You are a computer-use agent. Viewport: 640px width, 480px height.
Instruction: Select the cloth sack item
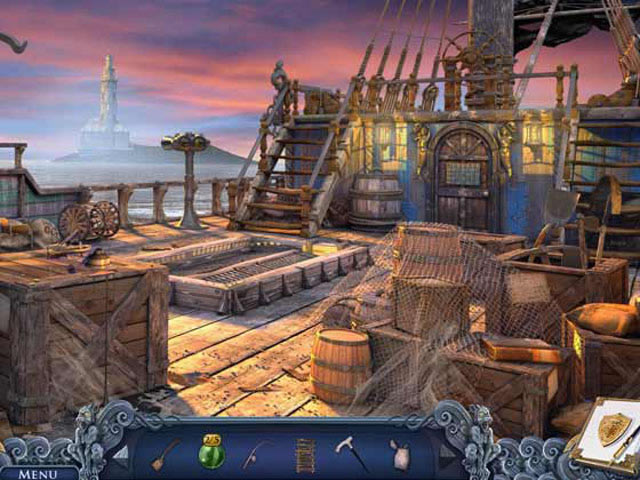click(x=401, y=455)
